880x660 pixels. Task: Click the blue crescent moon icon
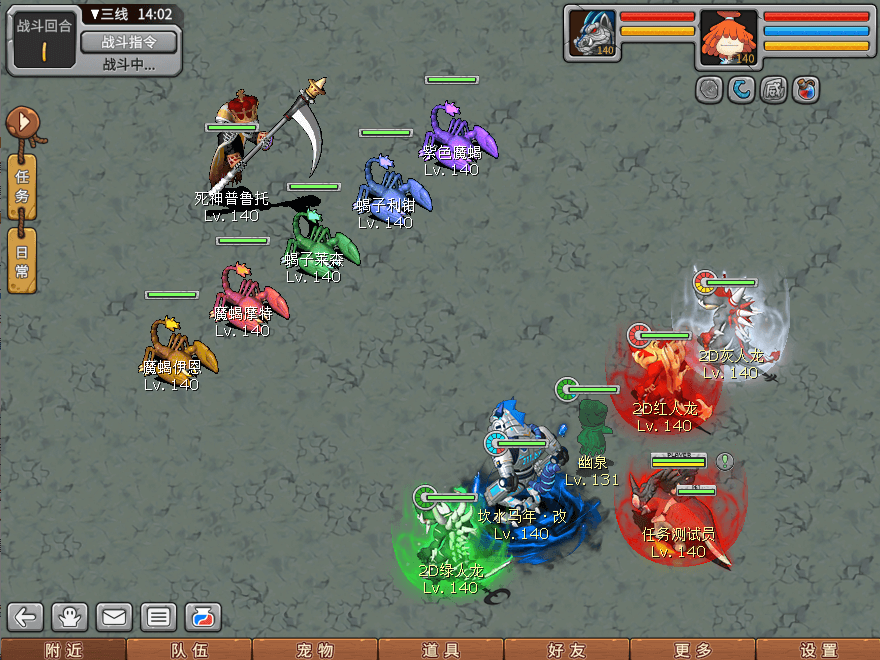pyautogui.click(x=741, y=89)
